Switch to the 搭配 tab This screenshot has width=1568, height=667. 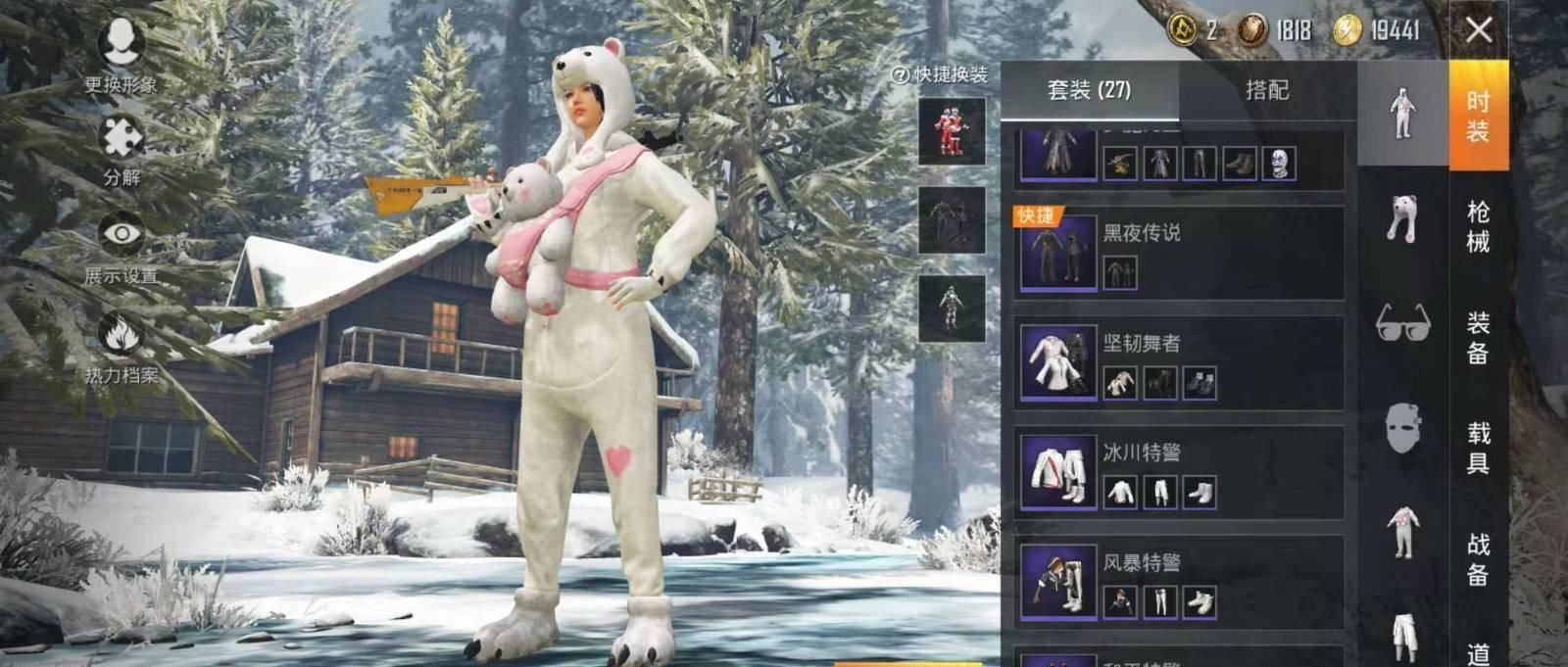(x=1266, y=90)
